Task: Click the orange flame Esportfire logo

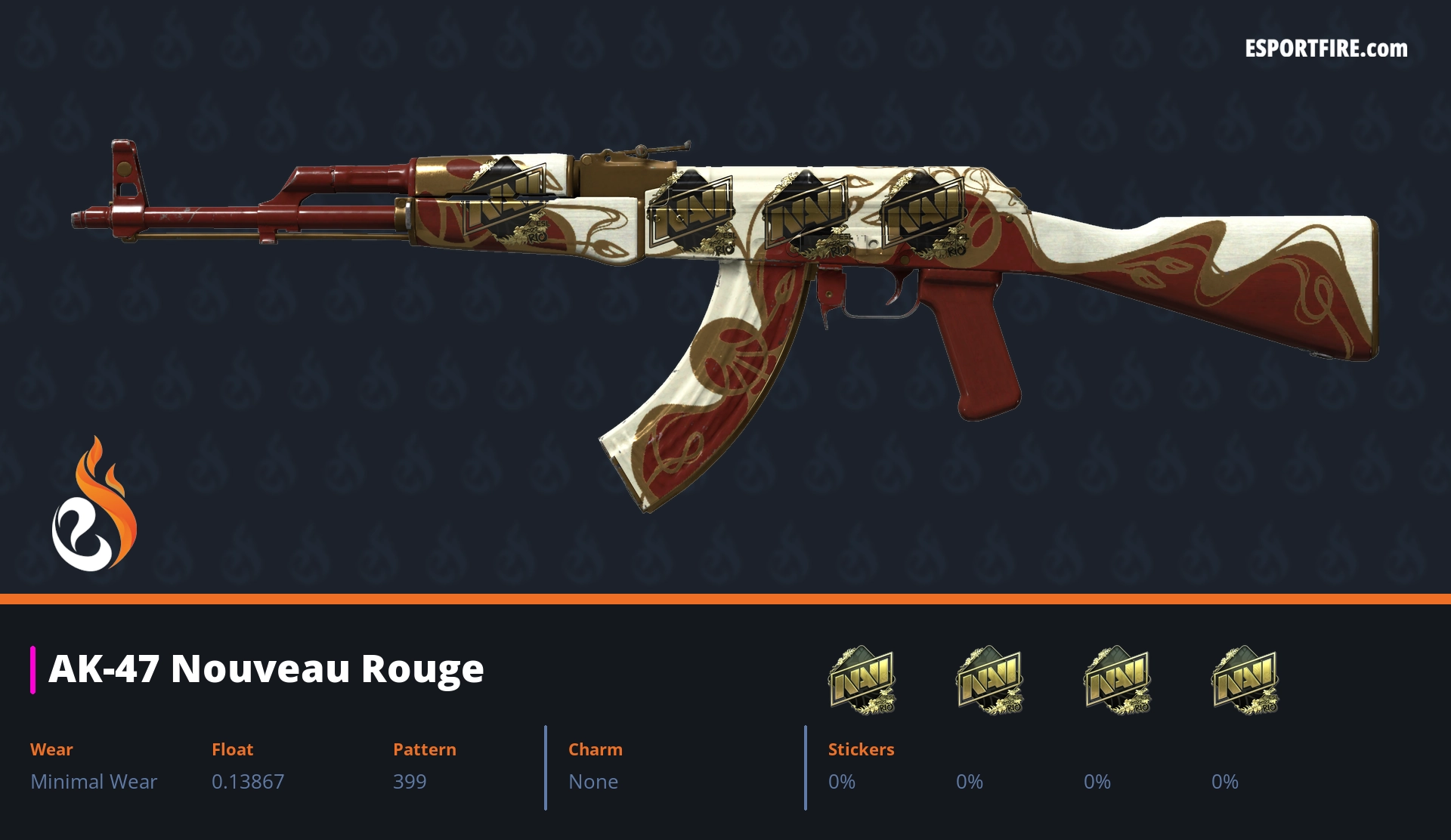Action: tap(94, 506)
